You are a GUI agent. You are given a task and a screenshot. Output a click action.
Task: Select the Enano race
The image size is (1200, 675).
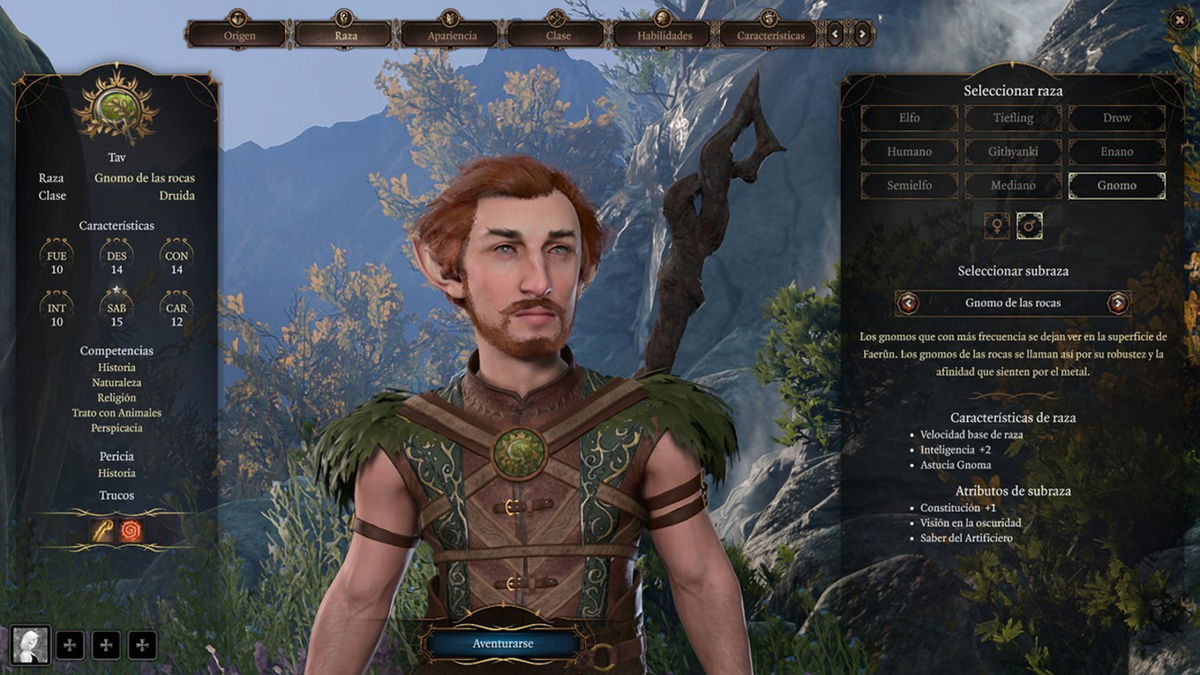click(x=1117, y=152)
